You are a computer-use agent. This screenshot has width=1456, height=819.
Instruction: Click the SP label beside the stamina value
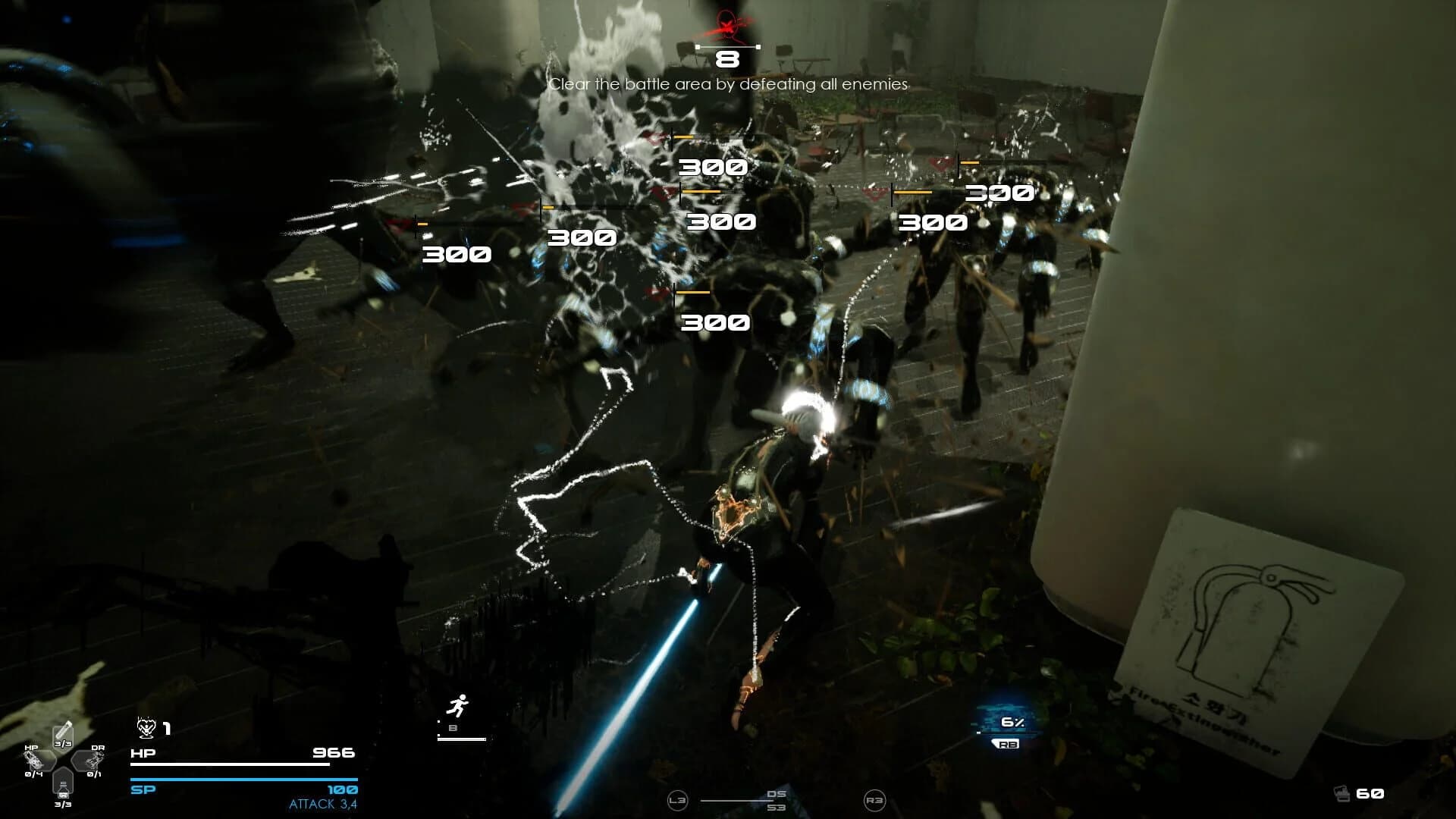point(142,790)
